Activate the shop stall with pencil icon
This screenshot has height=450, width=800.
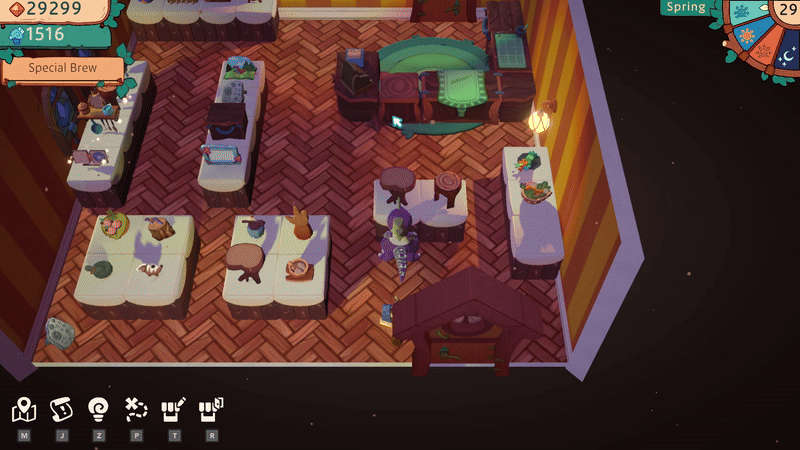click(x=174, y=409)
